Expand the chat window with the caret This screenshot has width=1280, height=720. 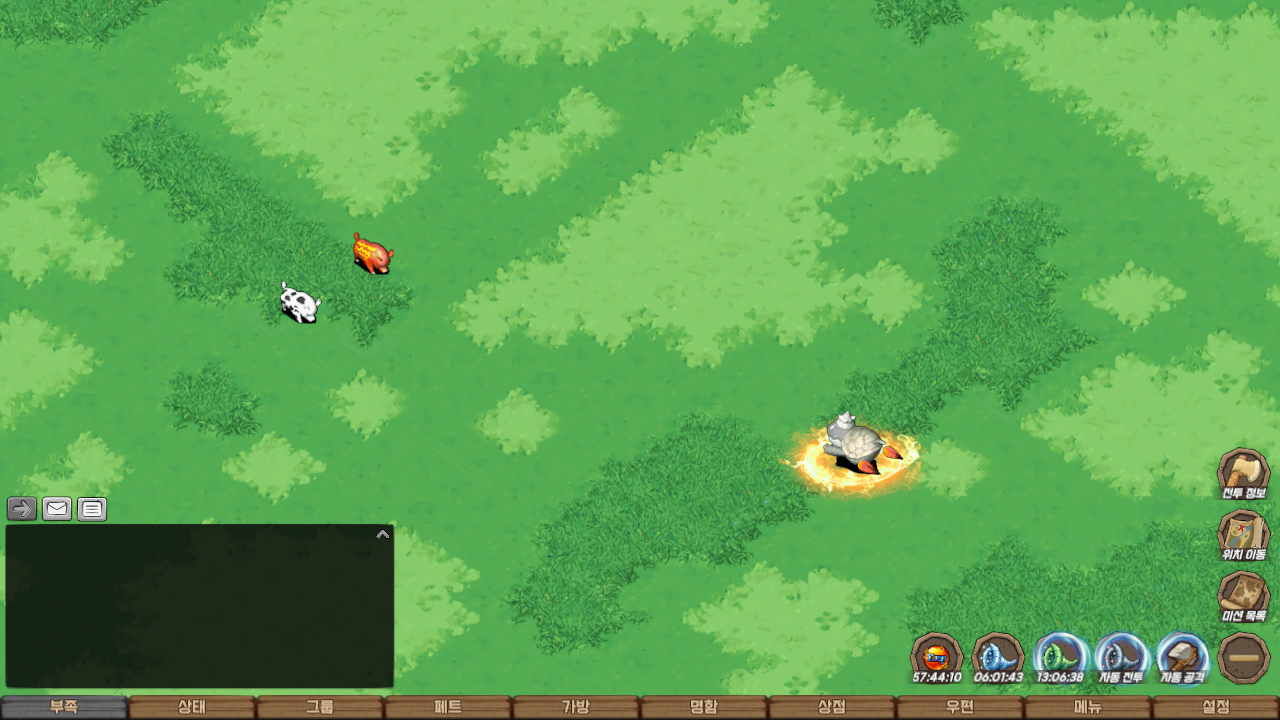pos(382,534)
